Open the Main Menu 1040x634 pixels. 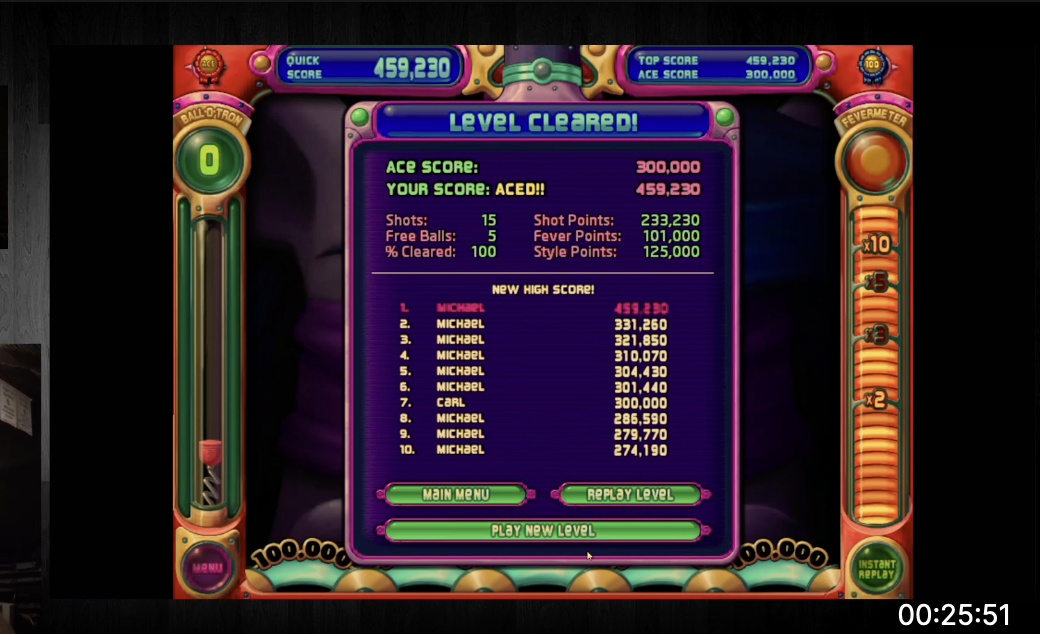click(x=456, y=495)
